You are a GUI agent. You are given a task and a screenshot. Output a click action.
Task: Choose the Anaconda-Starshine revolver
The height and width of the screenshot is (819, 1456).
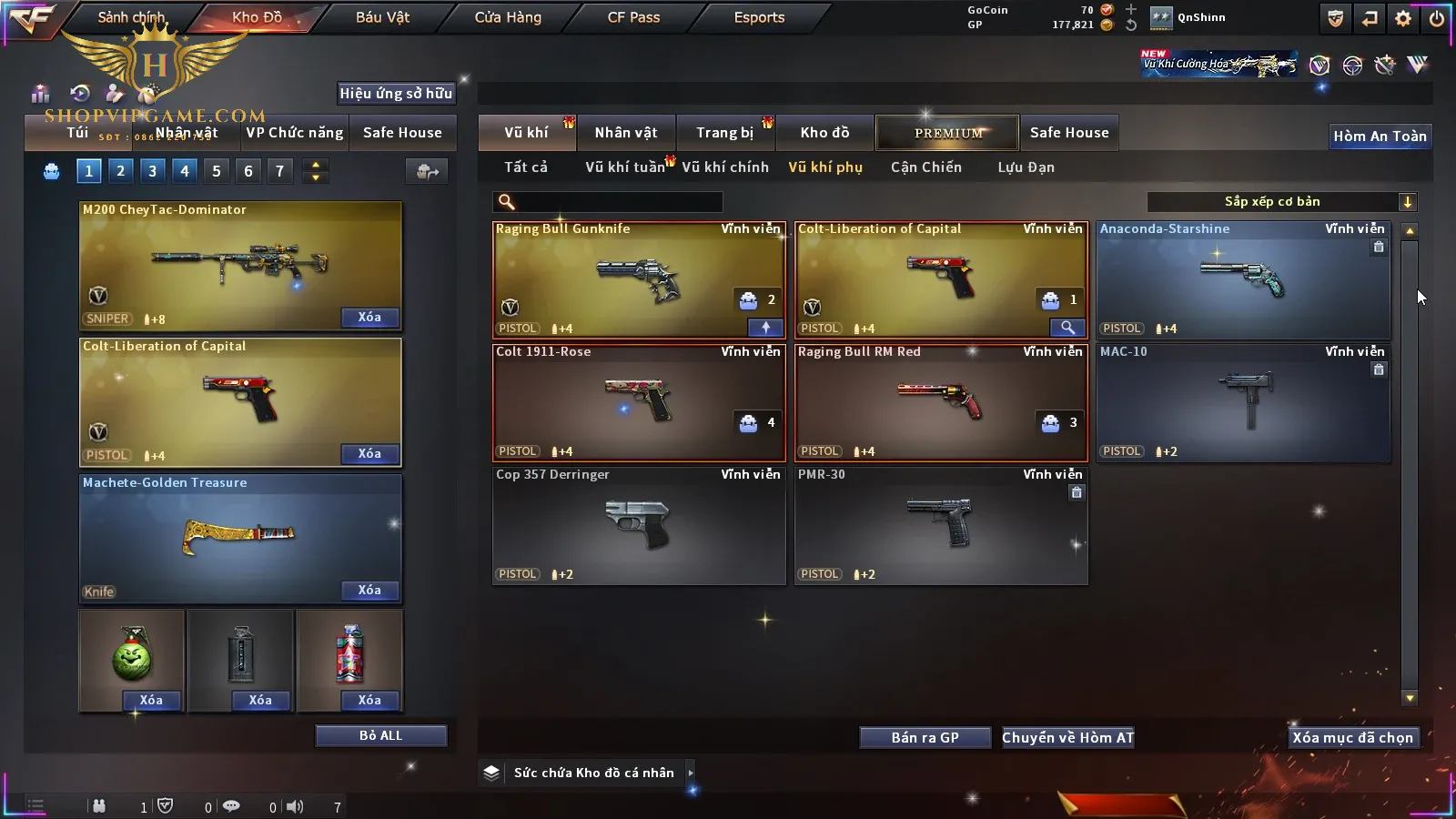(x=1242, y=280)
